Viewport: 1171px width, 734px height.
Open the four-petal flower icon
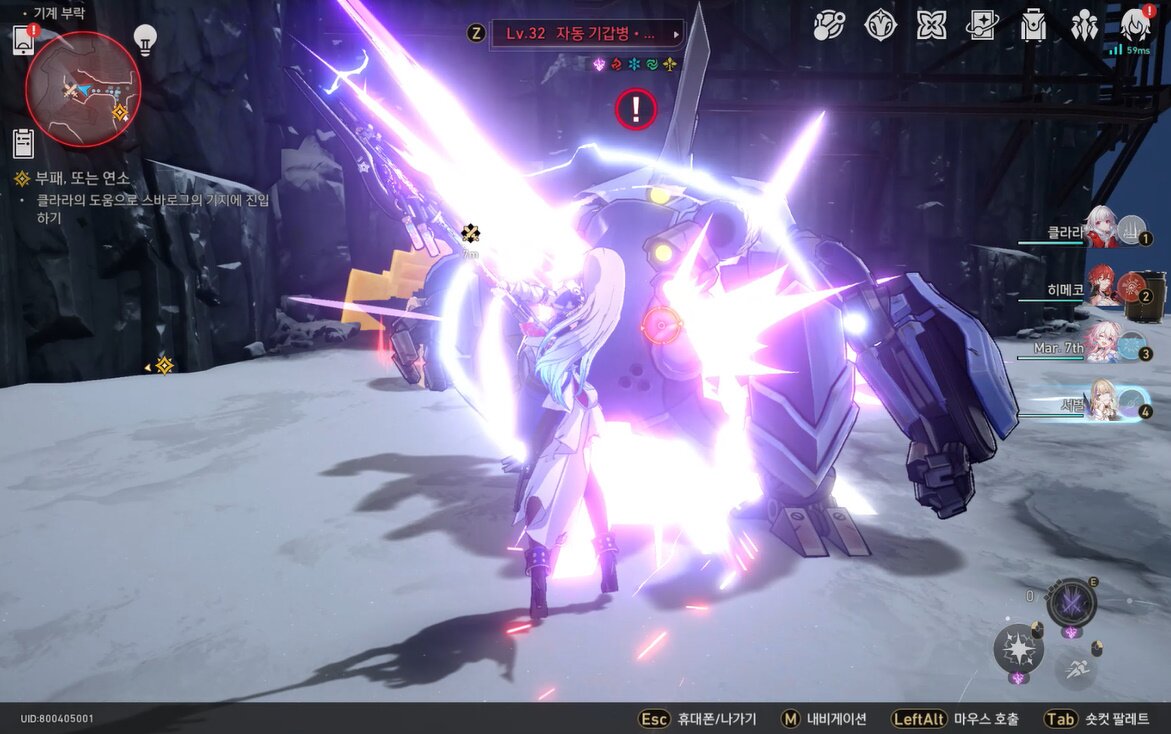(931, 25)
